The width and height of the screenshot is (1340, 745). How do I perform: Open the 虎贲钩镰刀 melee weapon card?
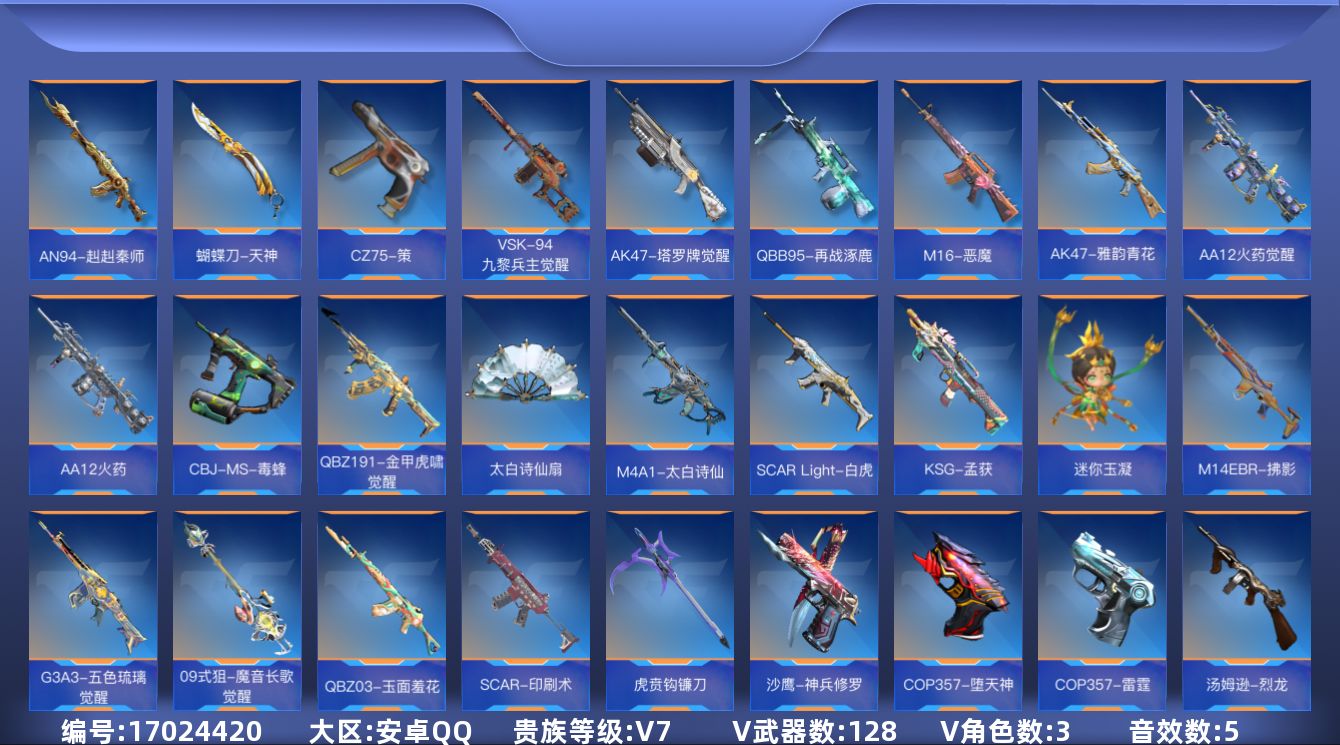(670, 600)
